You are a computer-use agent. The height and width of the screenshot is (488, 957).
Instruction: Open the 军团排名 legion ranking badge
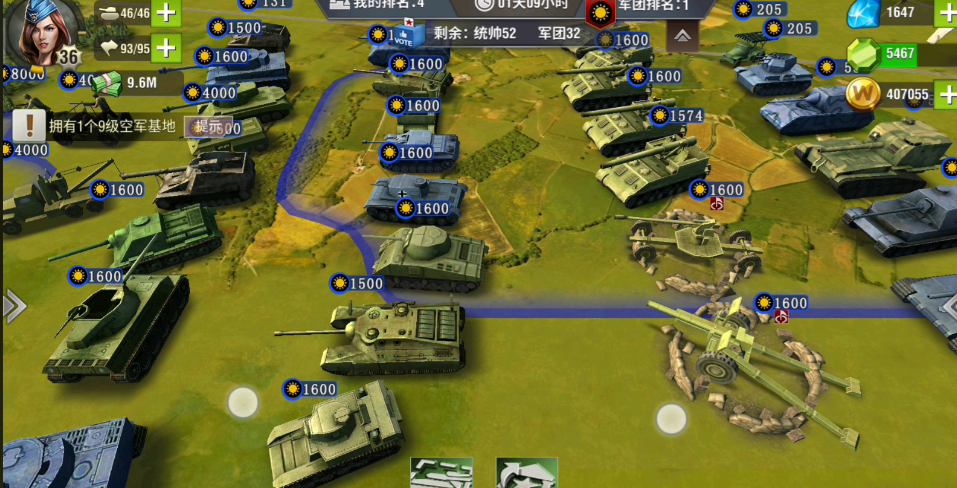click(x=600, y=12)
